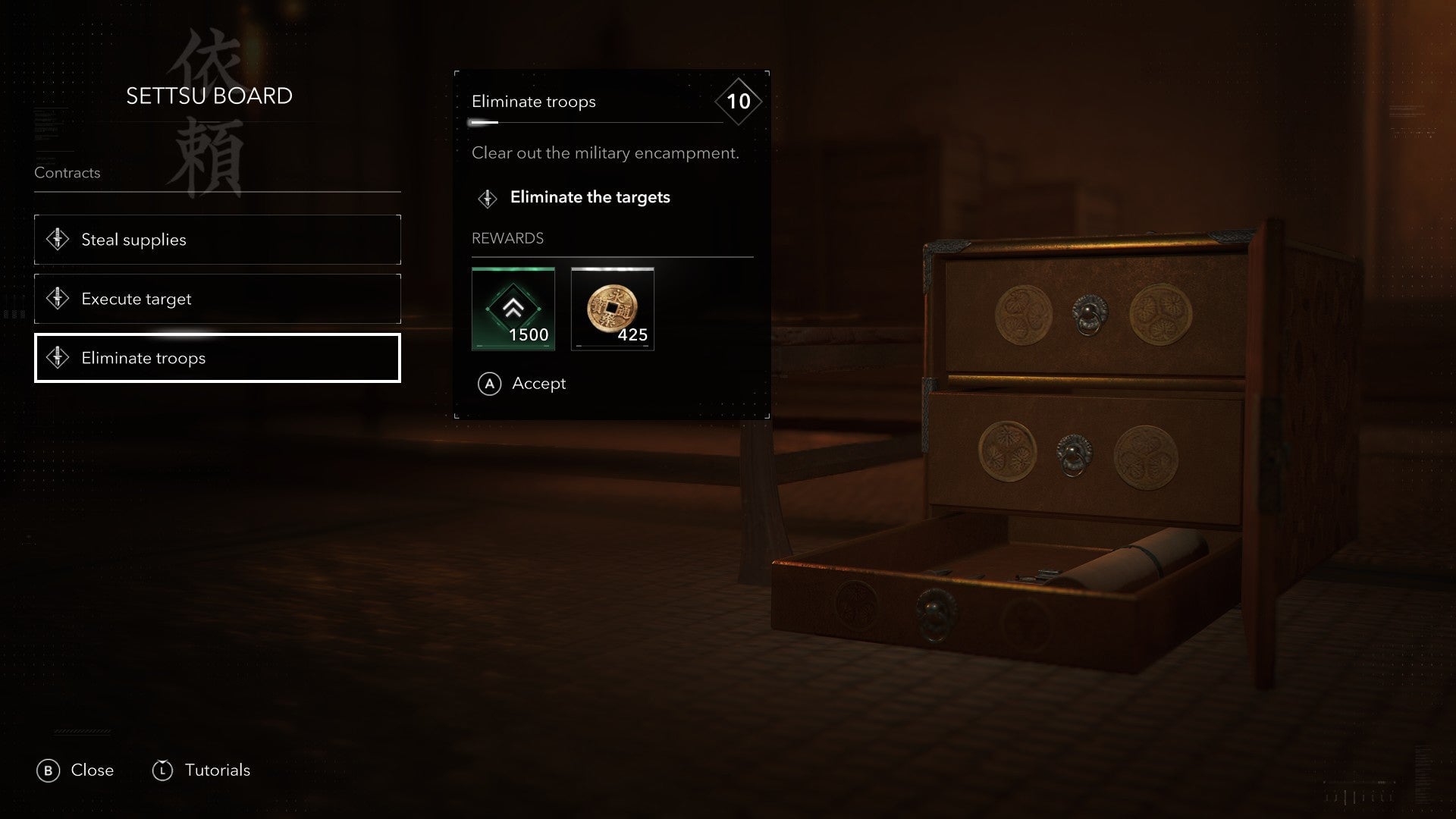Click the SETTSU BOARD title

[210, 96]
